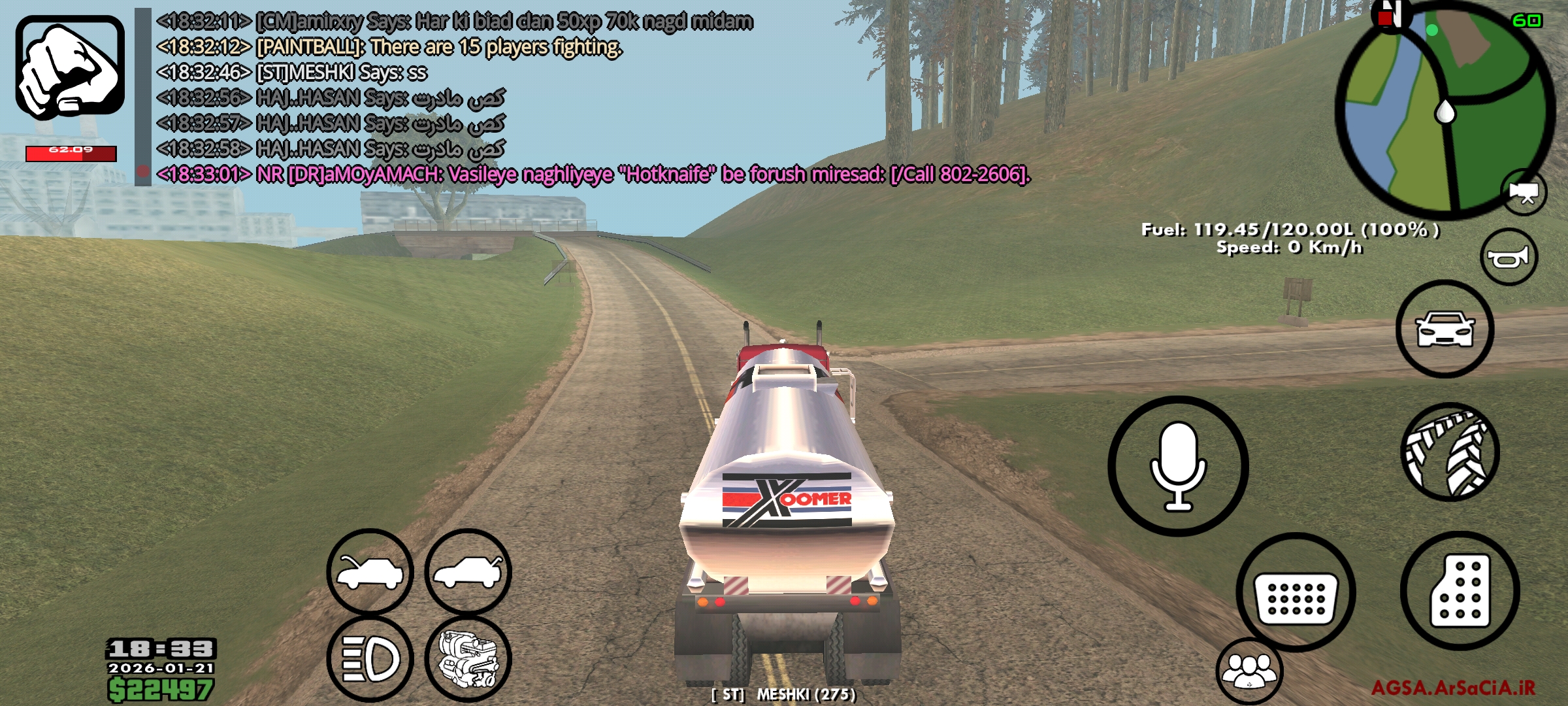Activate voice chat microphone button

(1178, 466)
